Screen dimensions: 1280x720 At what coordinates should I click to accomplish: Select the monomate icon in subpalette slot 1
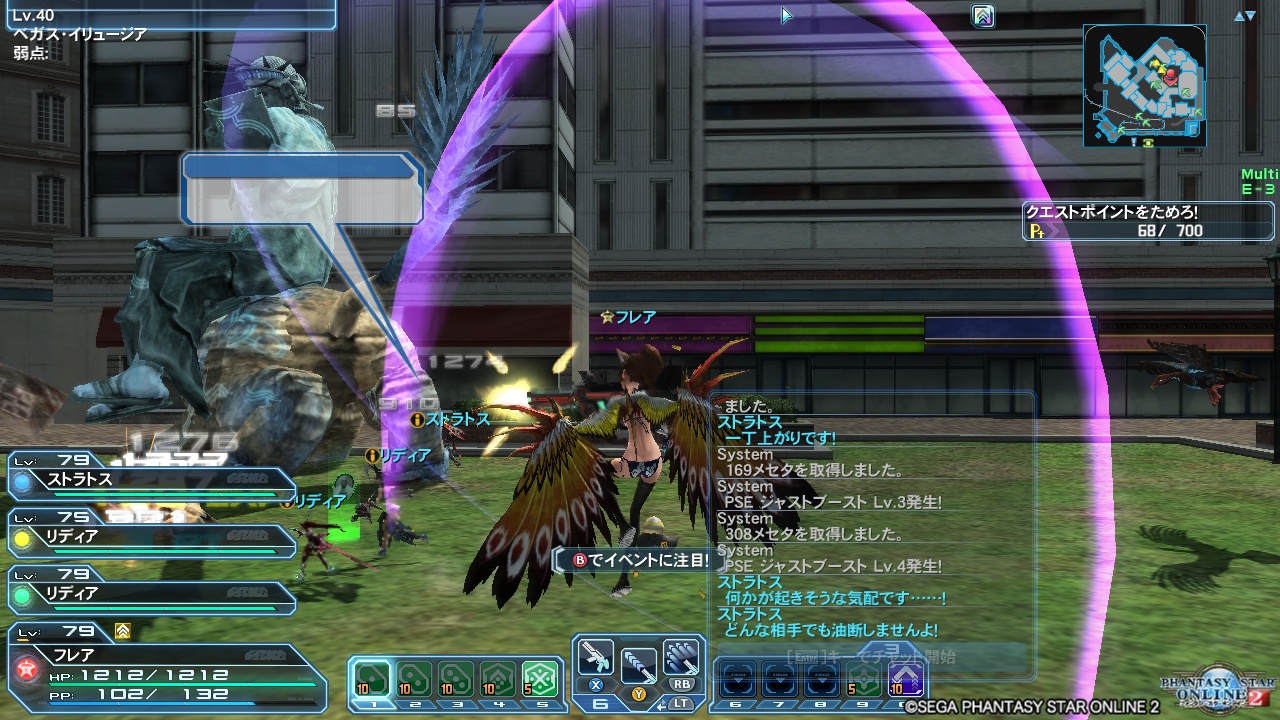(370, 676)
